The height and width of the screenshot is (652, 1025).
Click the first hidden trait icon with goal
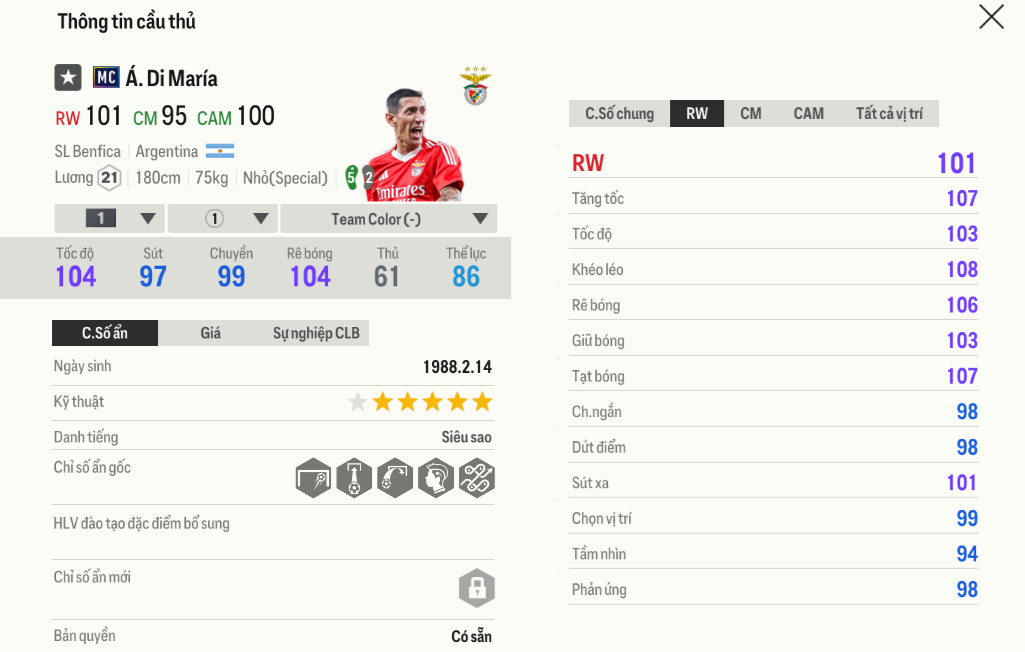(x=313, y=476)
